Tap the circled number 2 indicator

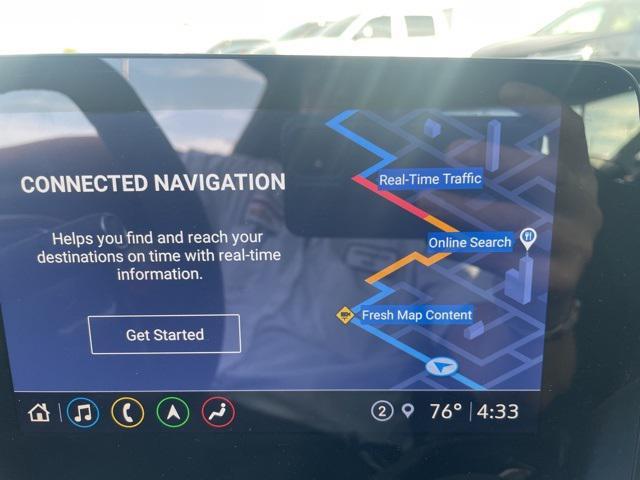tap(381, 412)
